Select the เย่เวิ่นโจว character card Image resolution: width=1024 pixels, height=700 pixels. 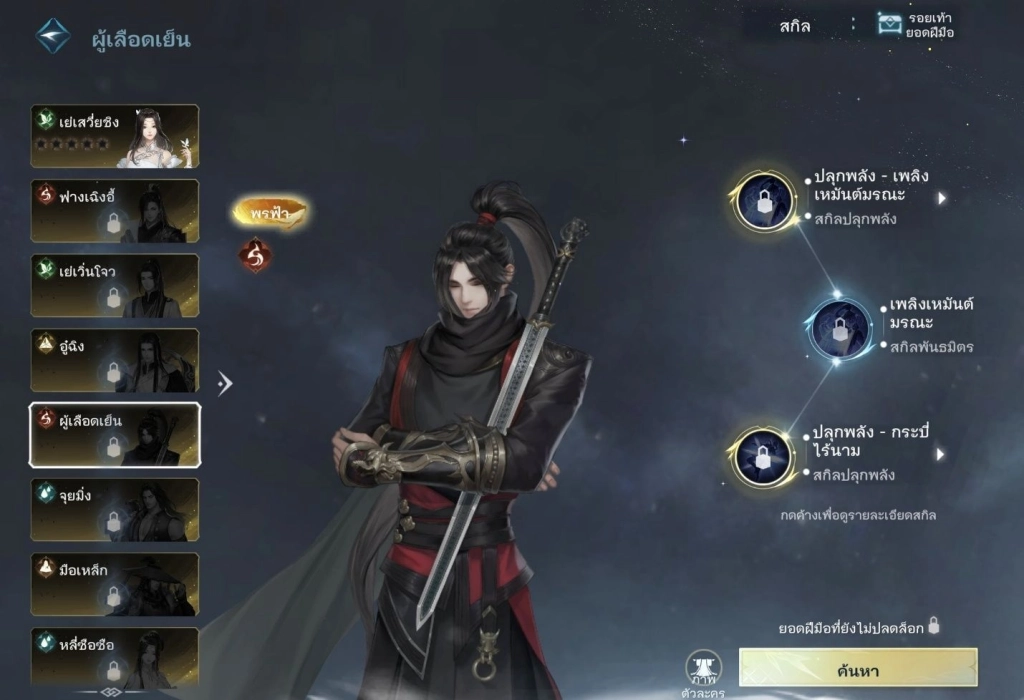pyautogui.click(x=114, y=286)
